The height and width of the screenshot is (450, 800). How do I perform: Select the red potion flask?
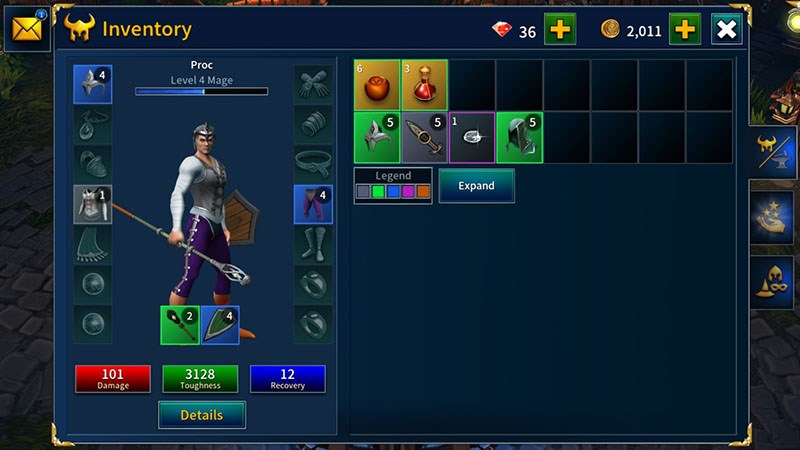(424, 85)
